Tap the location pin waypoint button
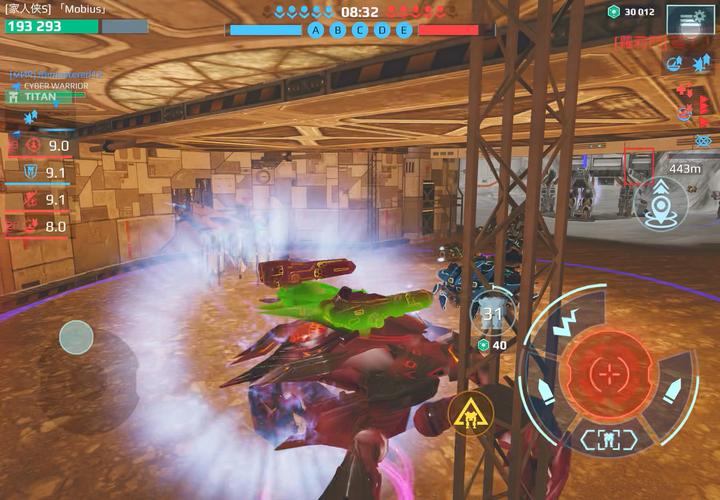The height and width of the screenshot is (500, 720). pos(661,203)
